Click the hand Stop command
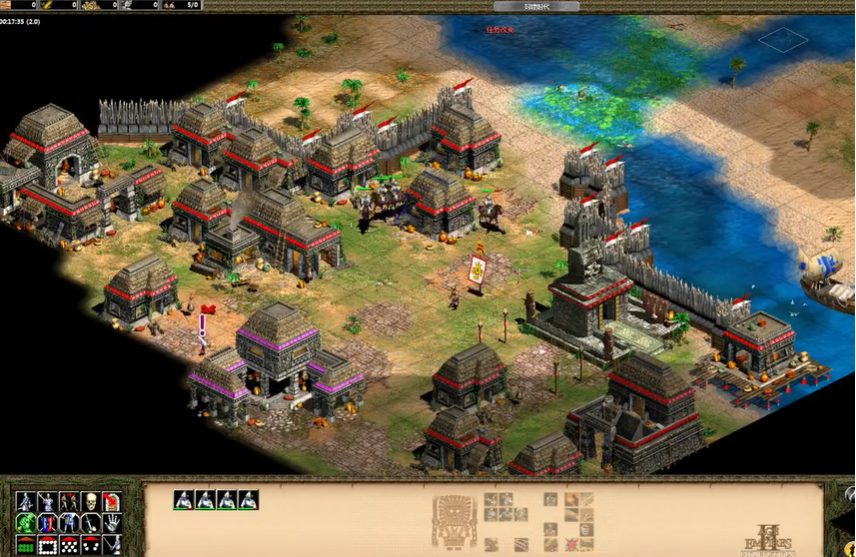Image resolution: width=856 pixels, height=557 pixels. [x=112, y=523]
